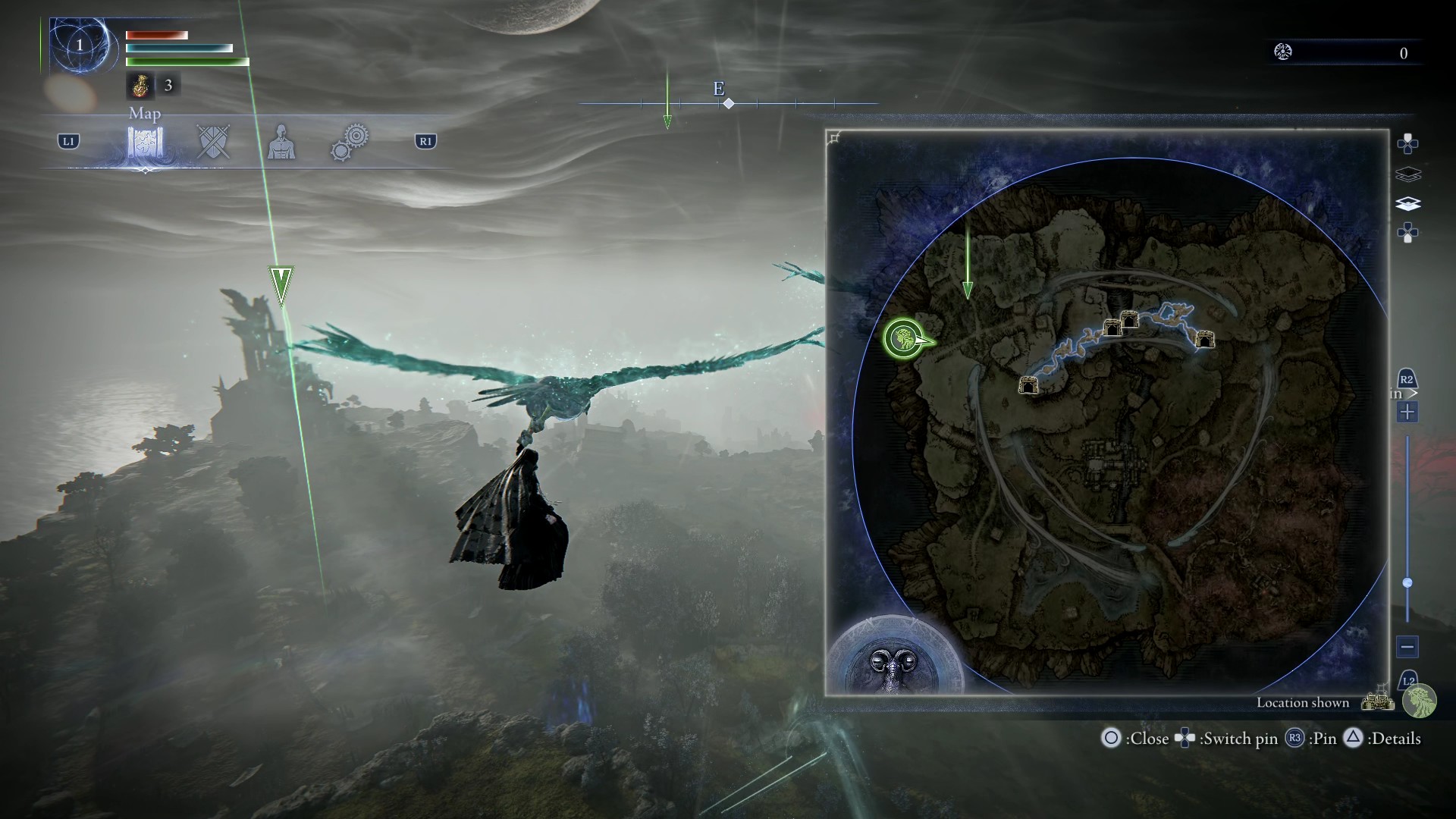Open the character torso status tab
Screen dimensions: 1456x819
tap(281, 142)
